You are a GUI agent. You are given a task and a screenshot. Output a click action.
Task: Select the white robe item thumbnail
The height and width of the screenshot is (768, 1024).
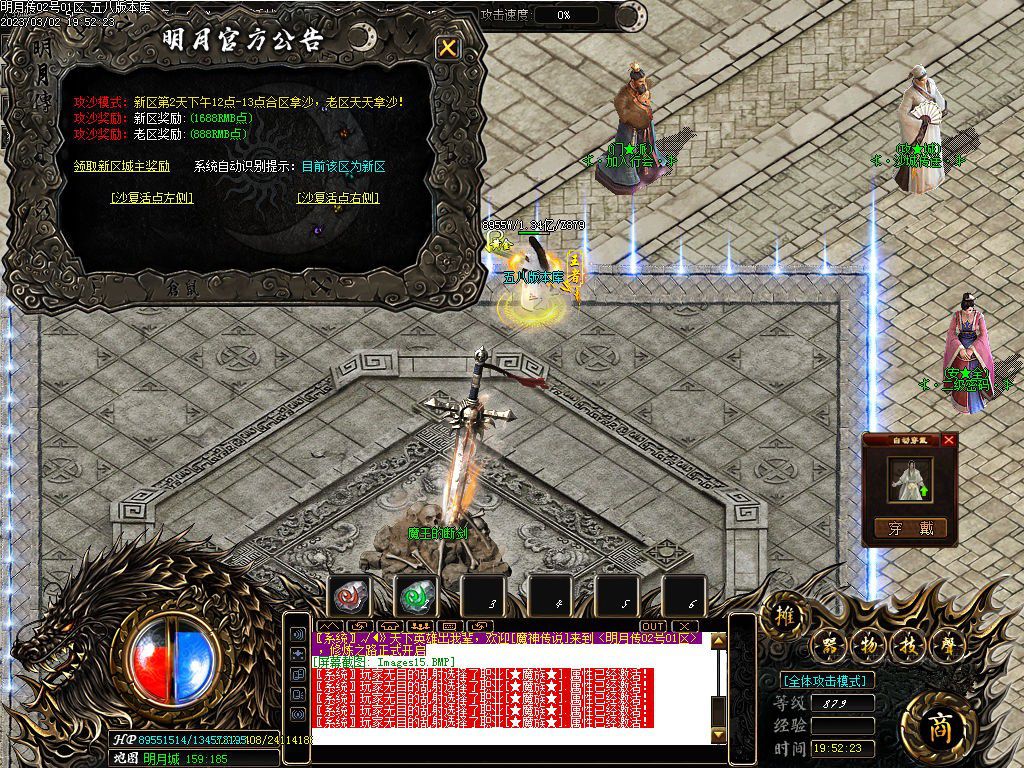click(910, 481)
